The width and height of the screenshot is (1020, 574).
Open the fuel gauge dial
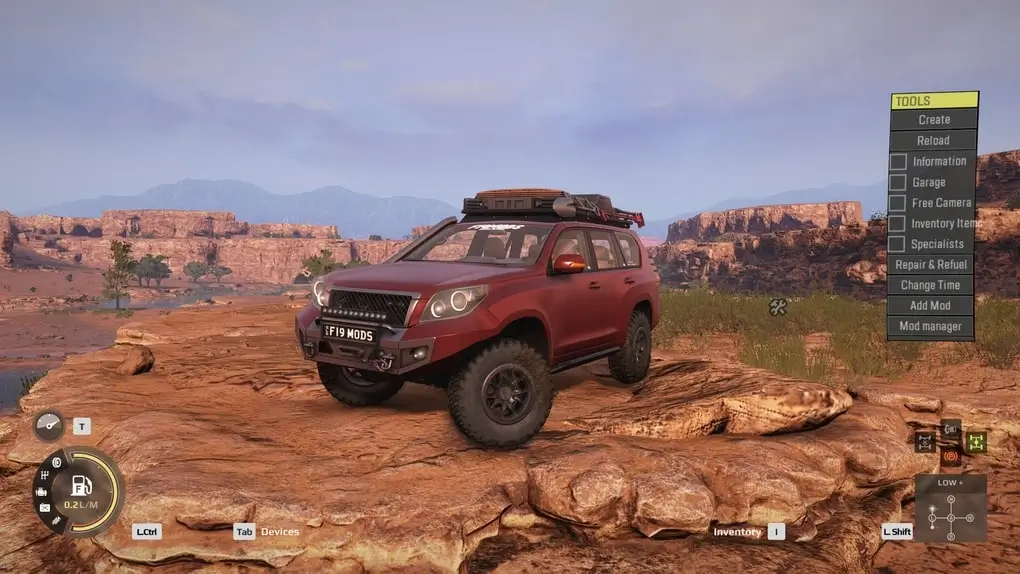click(x=78, y=491)
